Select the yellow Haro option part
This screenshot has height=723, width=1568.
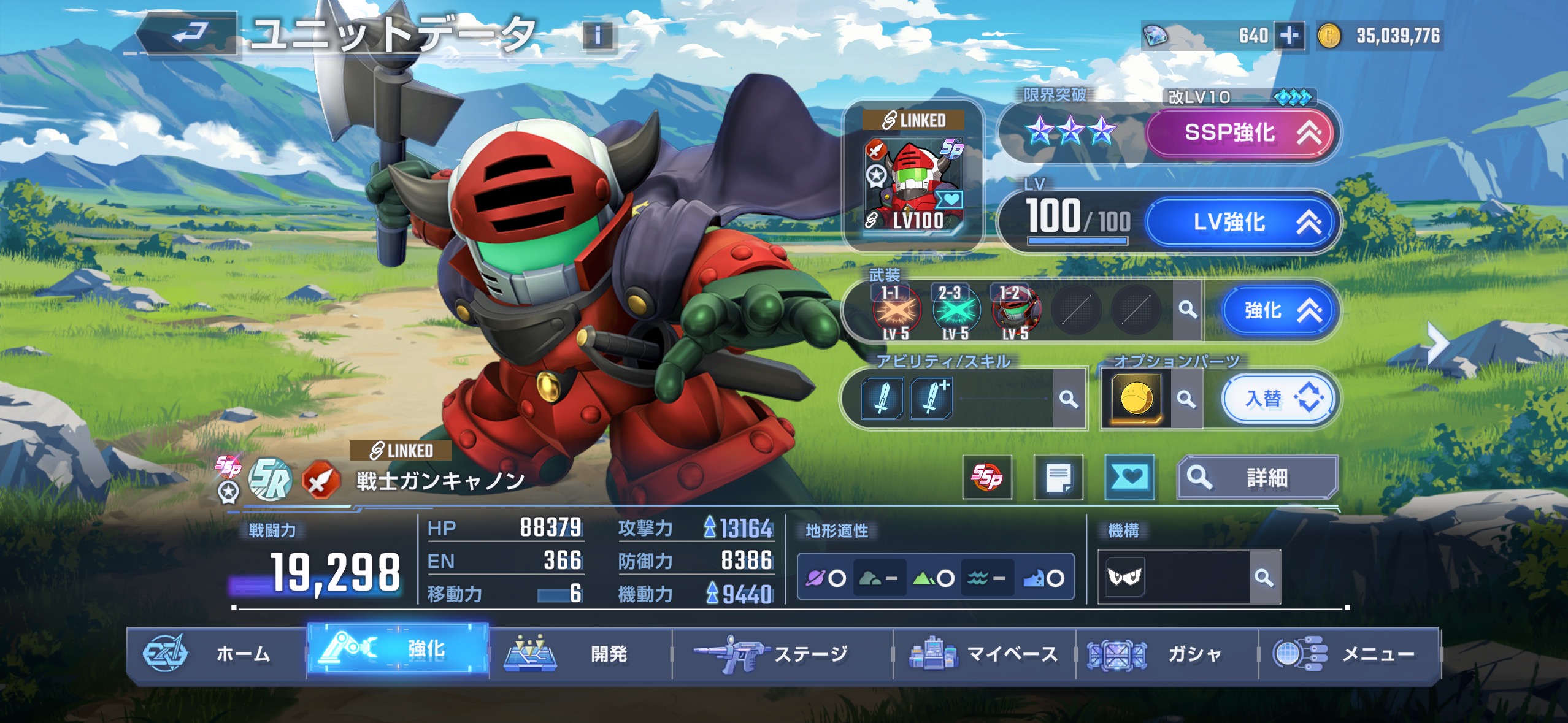pyautogui.click(x=1136, y=399)
